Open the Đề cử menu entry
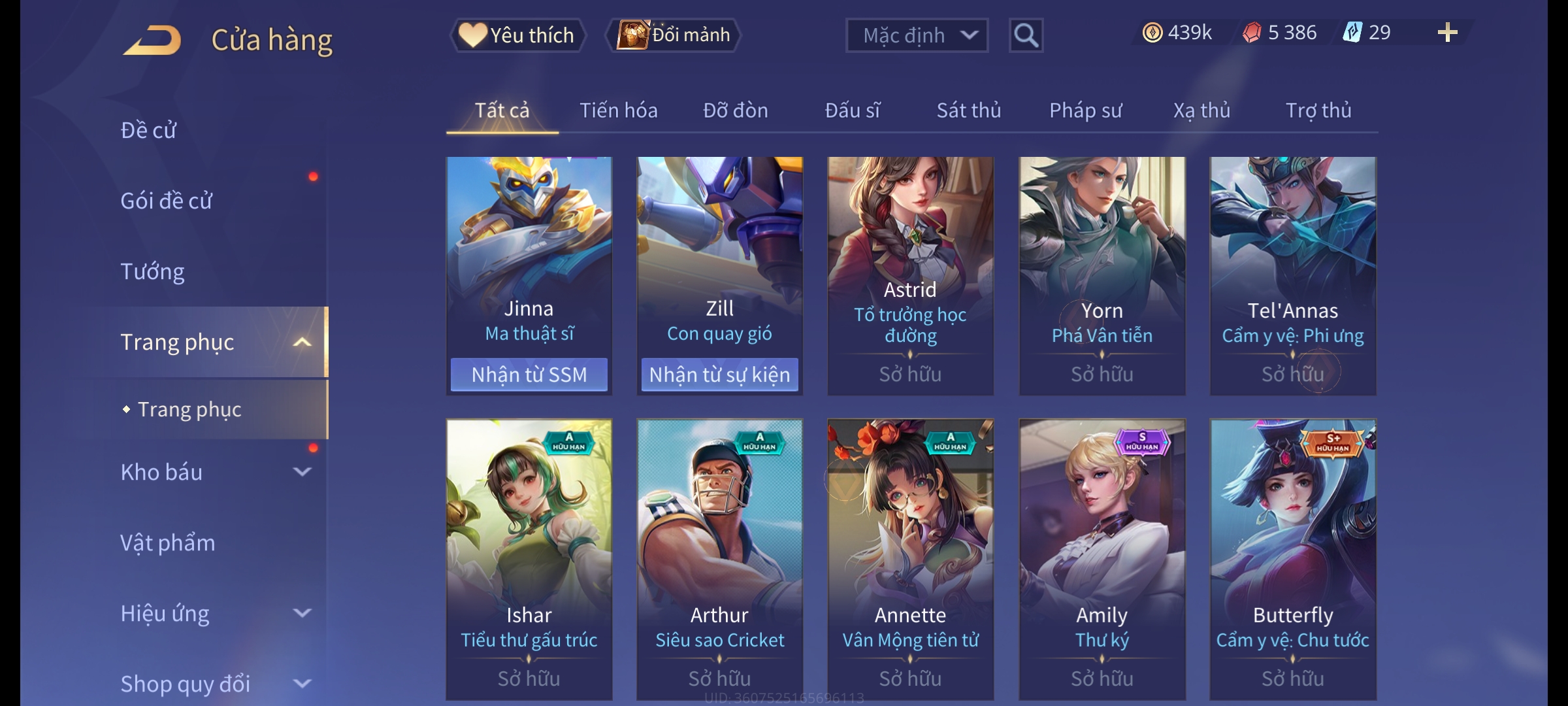Image resolution: width=1568 pixels, height=706 pixels. point(148,130)
